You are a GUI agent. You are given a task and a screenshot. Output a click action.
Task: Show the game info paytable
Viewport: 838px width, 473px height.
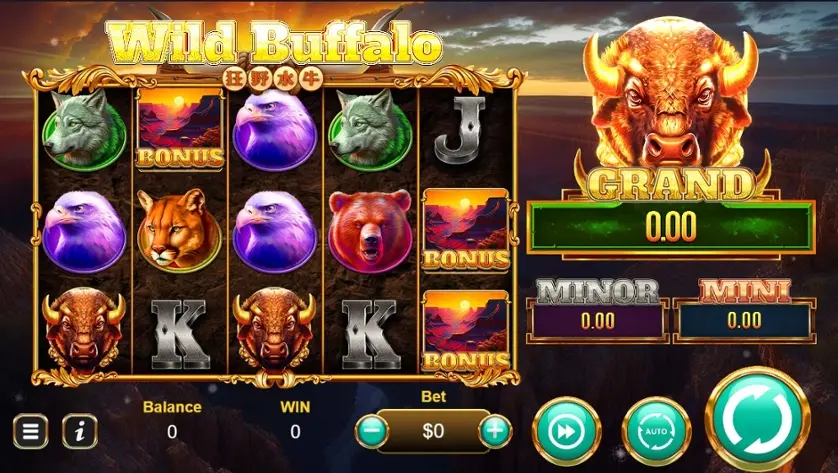tap(80, 432)
